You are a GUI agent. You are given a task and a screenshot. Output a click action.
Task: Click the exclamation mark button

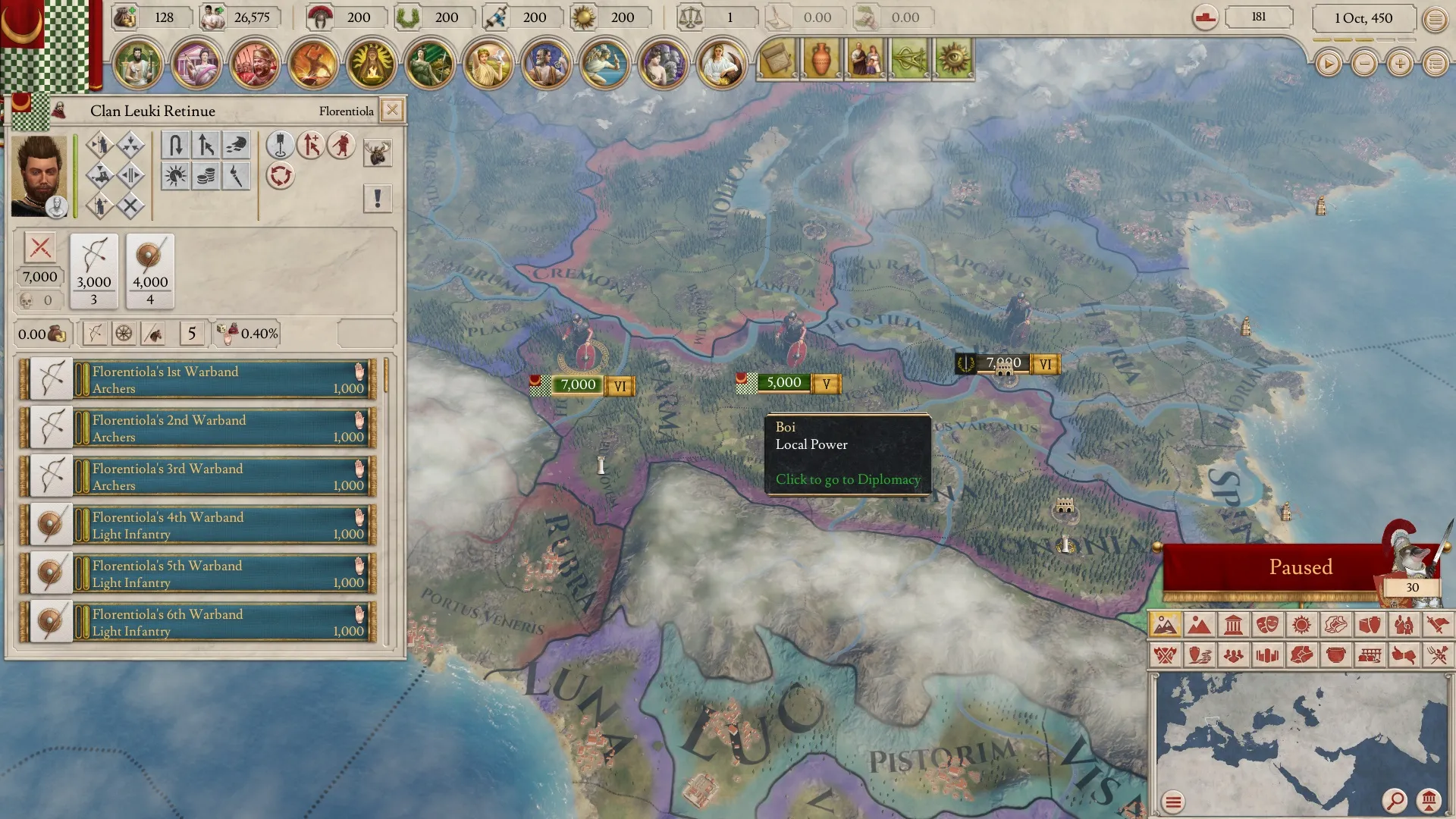pyautogui.click(x=377, y=199)
